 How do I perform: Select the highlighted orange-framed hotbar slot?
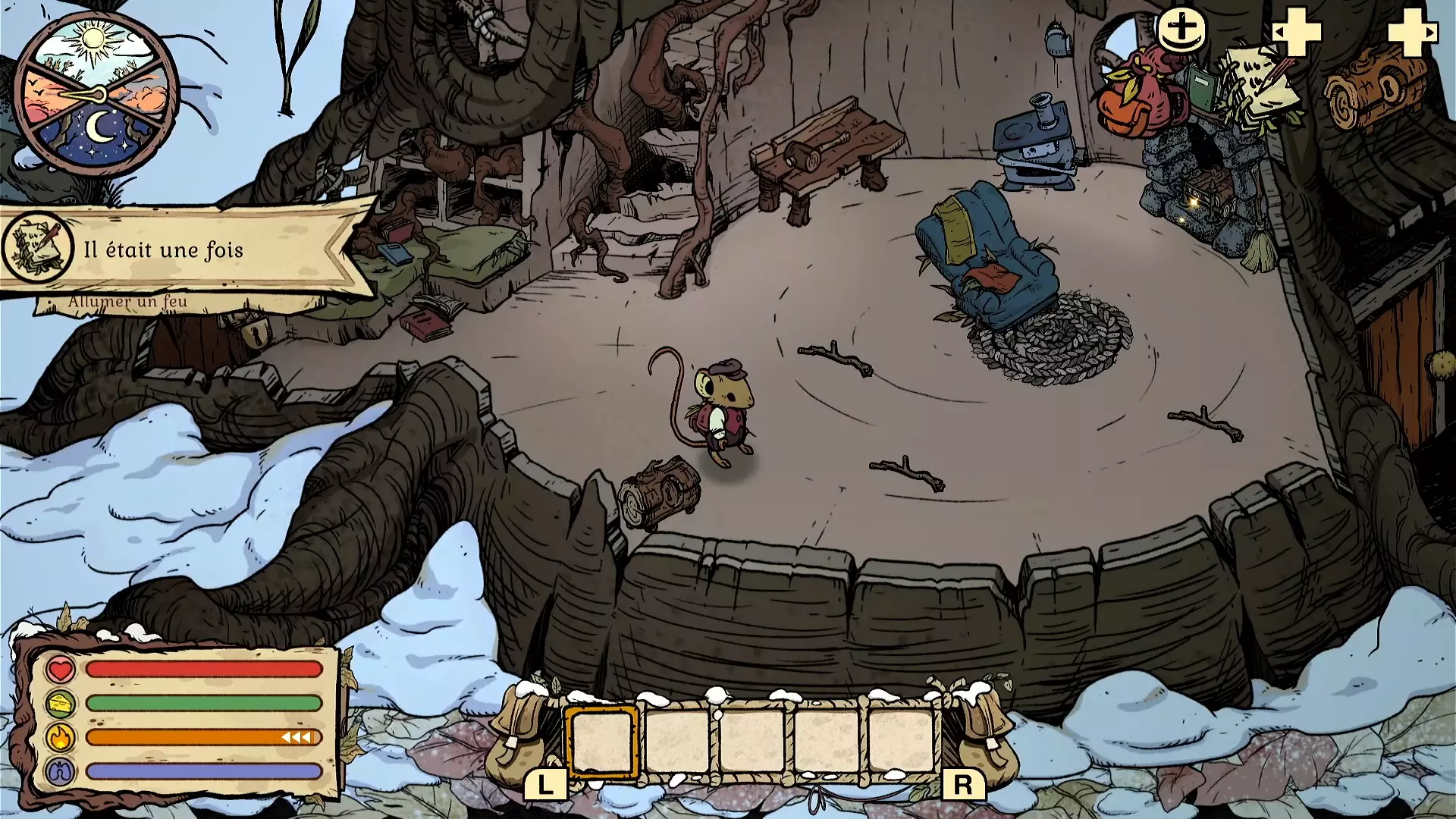601,741
